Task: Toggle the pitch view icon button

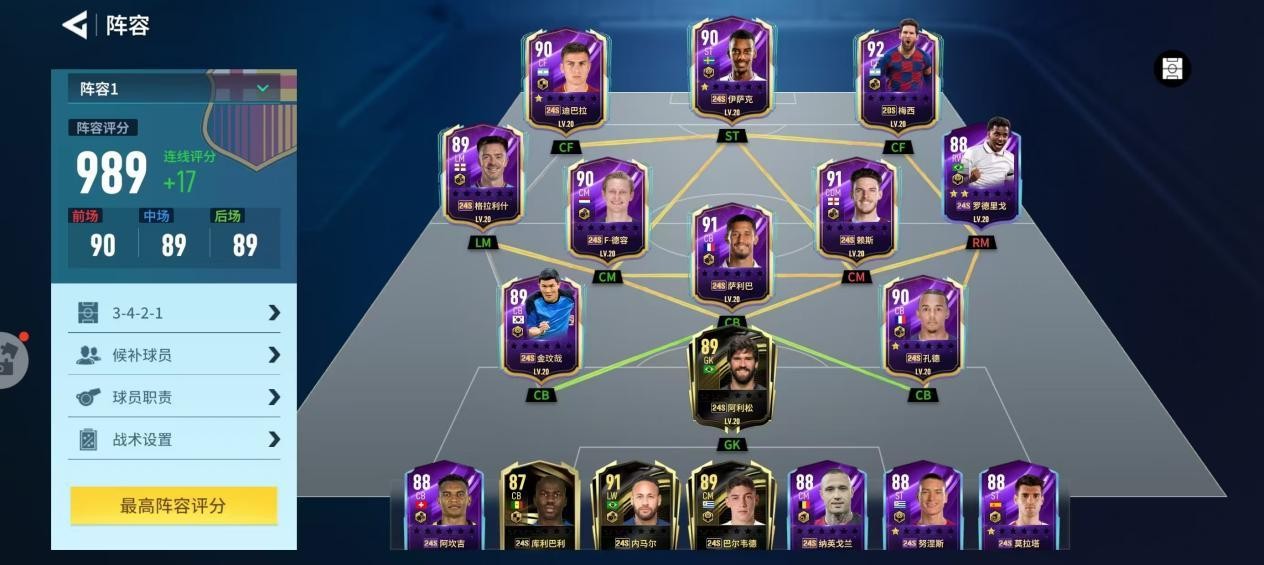Action: 1172,69
